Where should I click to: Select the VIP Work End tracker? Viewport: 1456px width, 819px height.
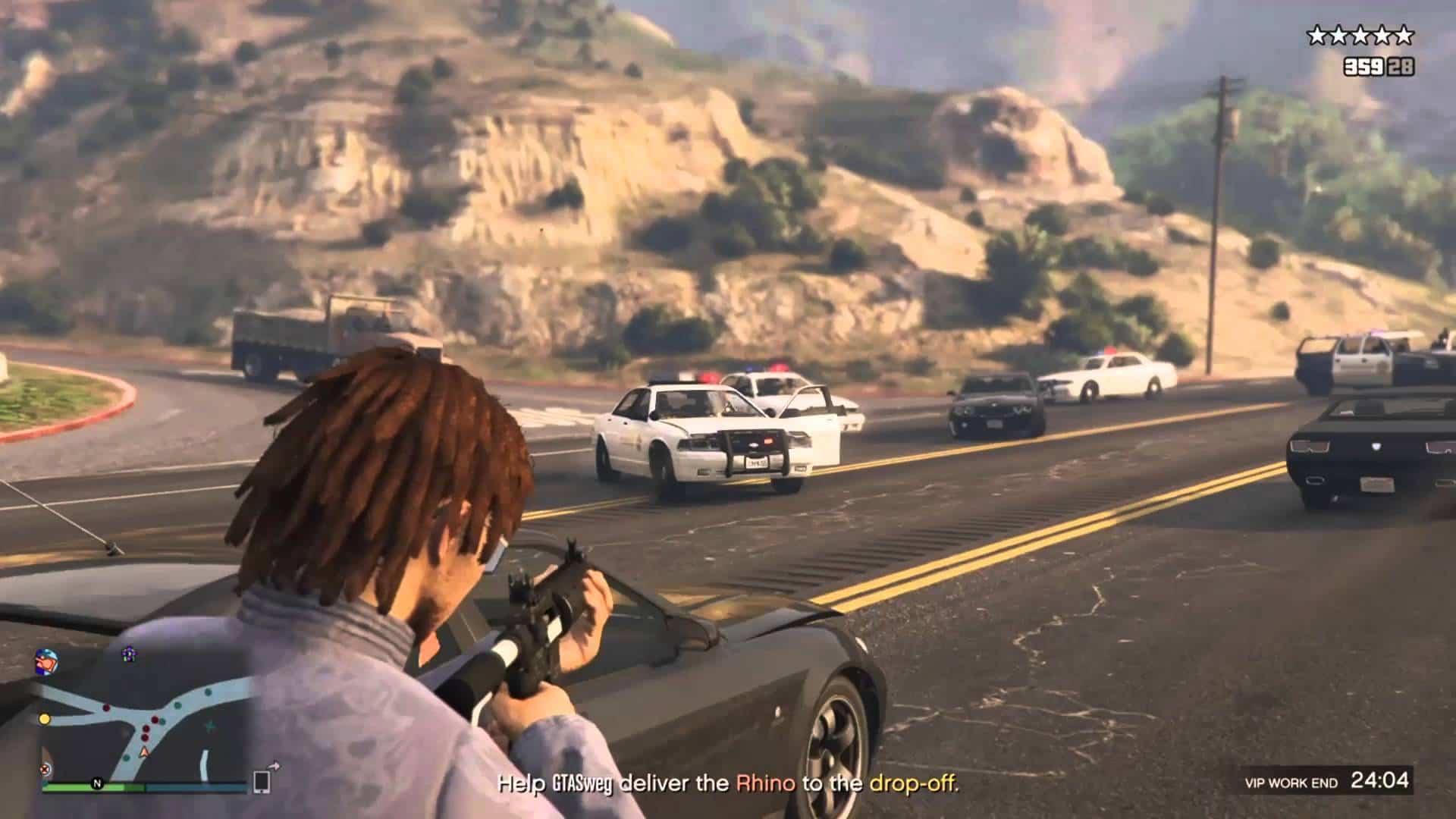tap(1326, 781)
